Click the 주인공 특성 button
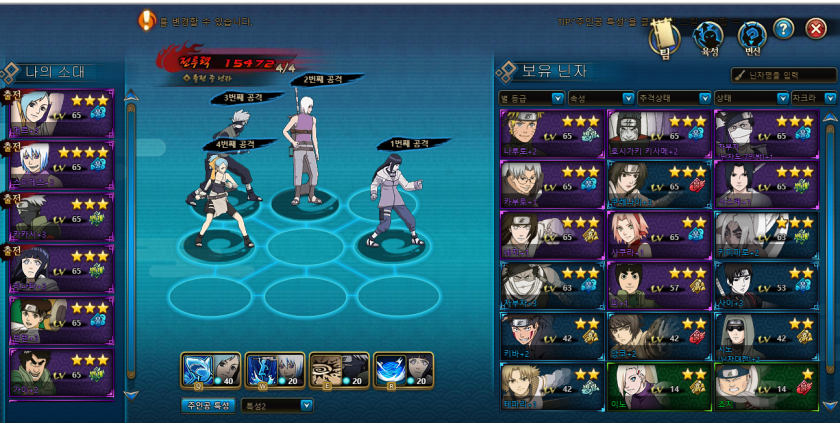Viewport: 840px width, 423px height. (208, 405)
